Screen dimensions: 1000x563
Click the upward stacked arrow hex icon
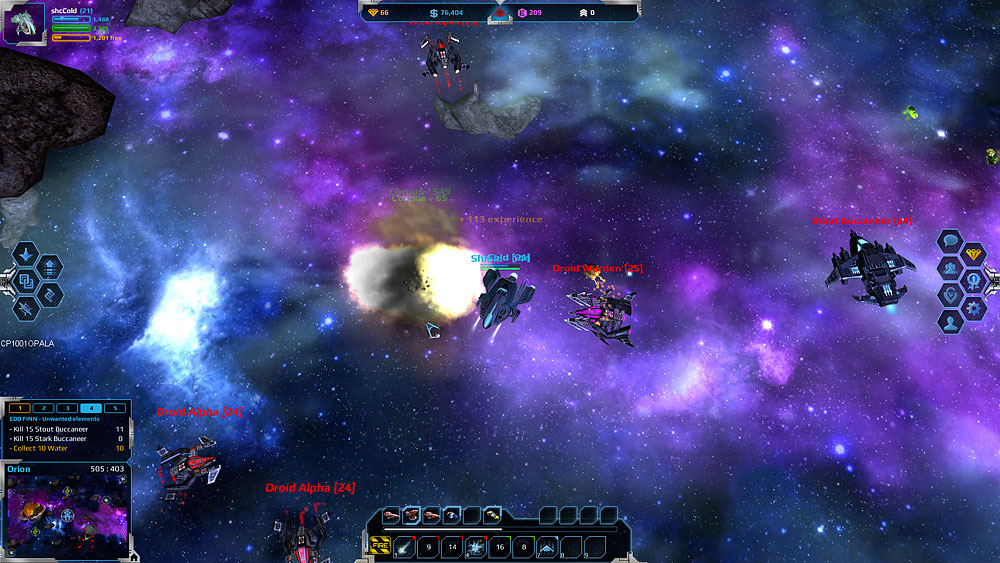pyautogui.click(x=49, y=267)
